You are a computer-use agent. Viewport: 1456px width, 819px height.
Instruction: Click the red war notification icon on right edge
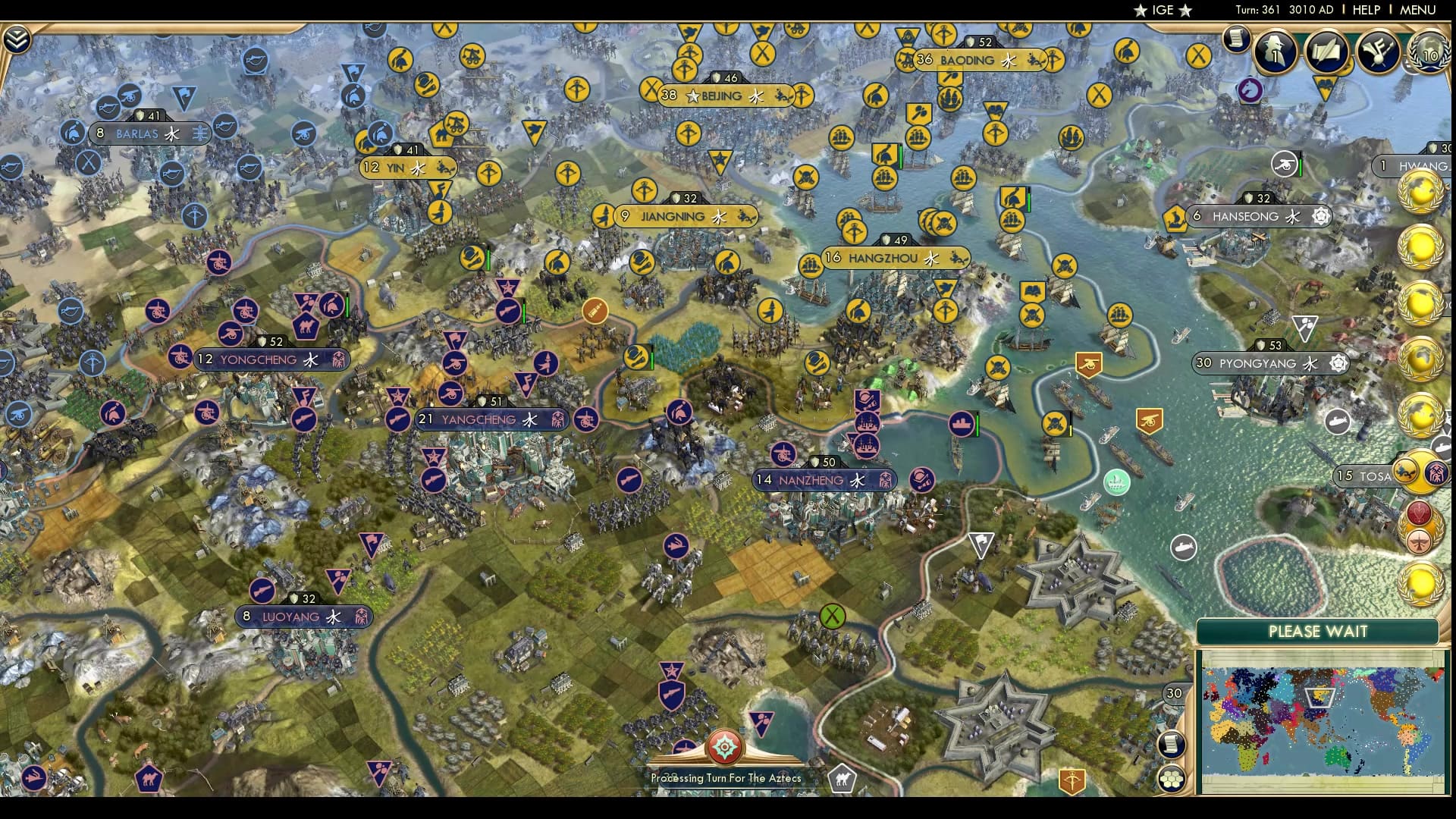[x=1420, y=514]
